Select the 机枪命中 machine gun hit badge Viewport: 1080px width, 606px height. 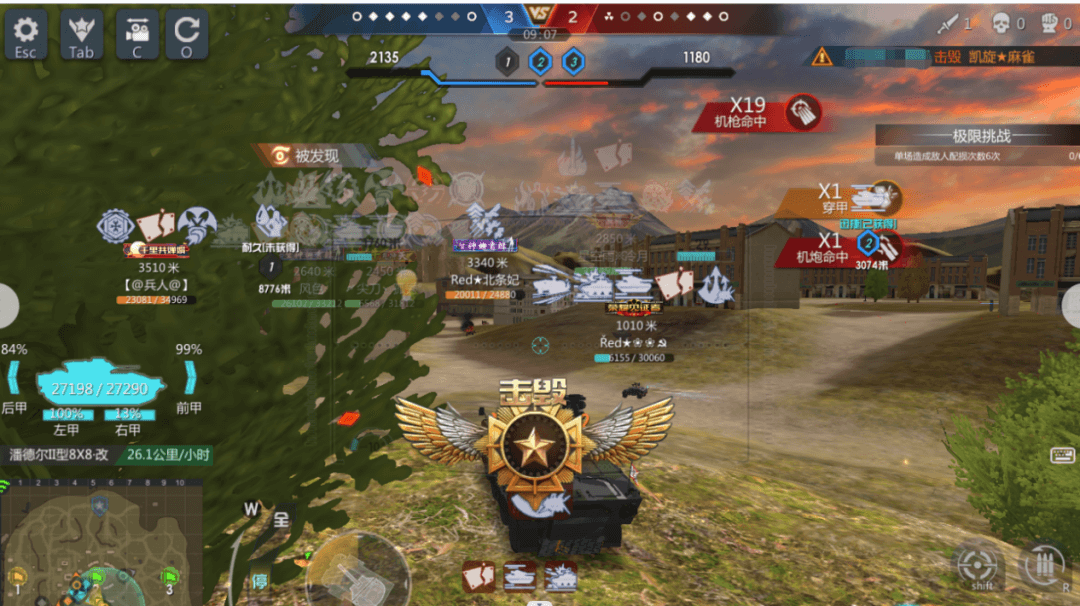(x=758, y=113)
